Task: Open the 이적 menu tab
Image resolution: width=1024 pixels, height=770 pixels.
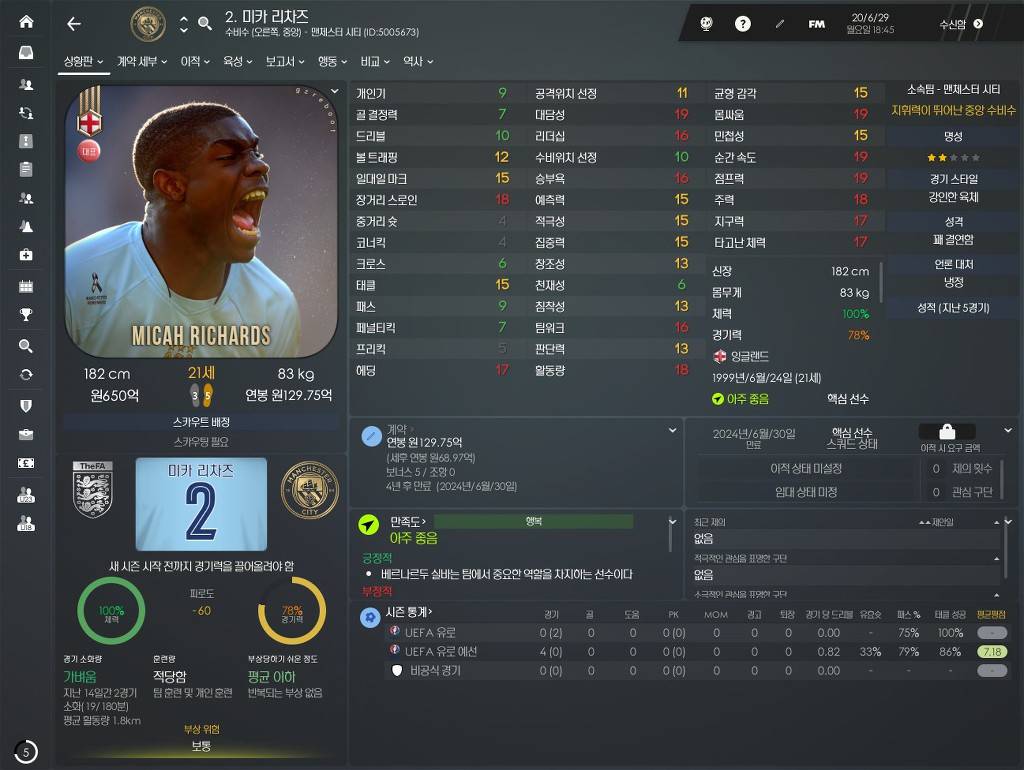Action: click(194, 61)
